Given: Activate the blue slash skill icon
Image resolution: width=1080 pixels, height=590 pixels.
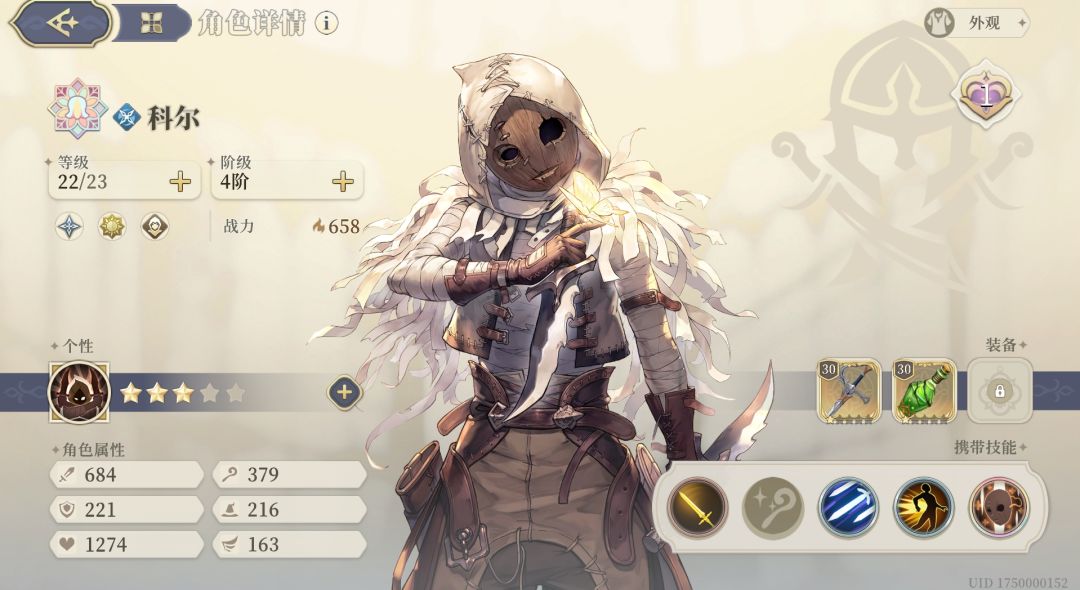Looking at the screenshot, I should click(x=848, y=507).
